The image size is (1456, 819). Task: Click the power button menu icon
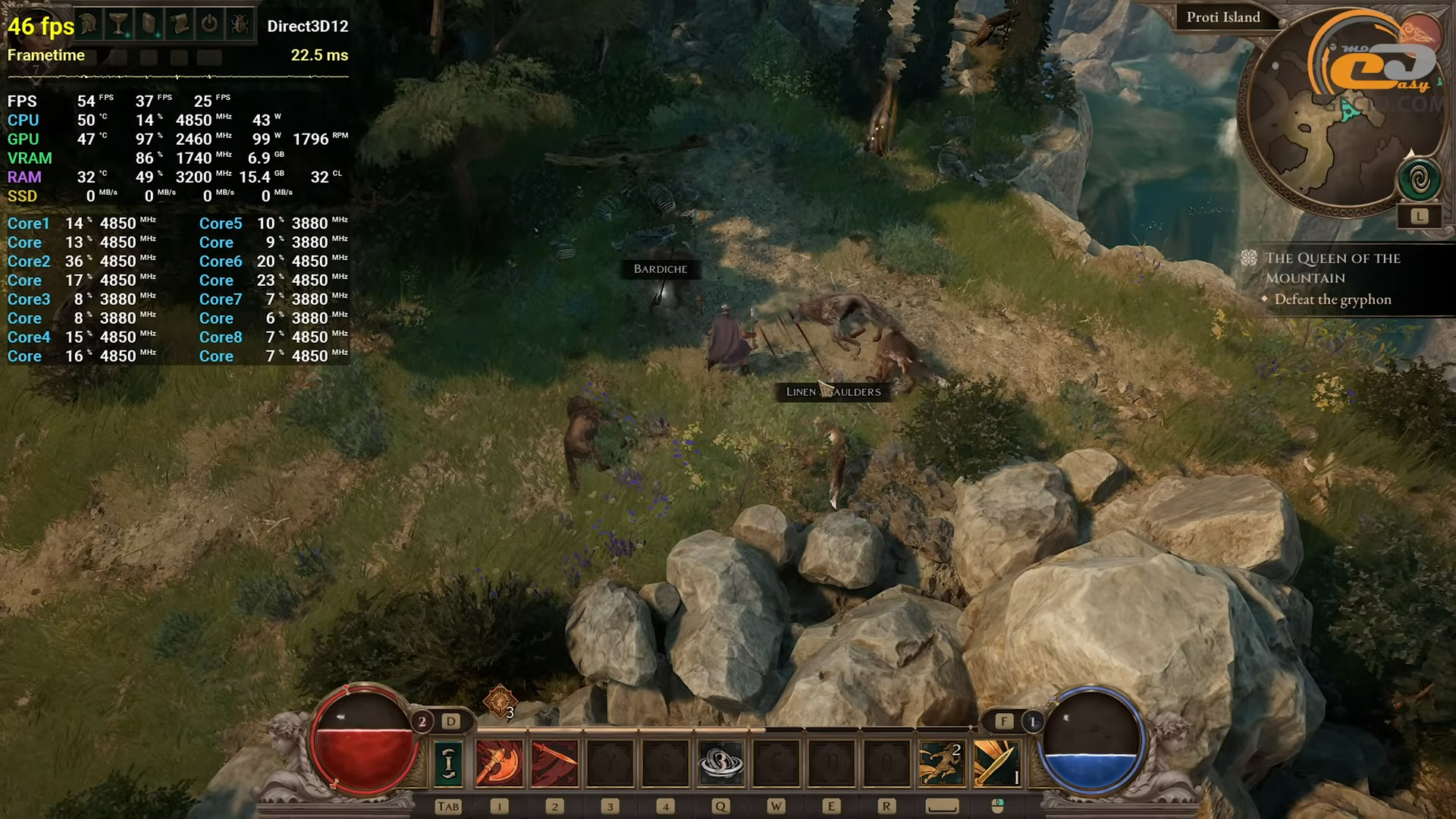pyautogui.click(x=209, y=24)
